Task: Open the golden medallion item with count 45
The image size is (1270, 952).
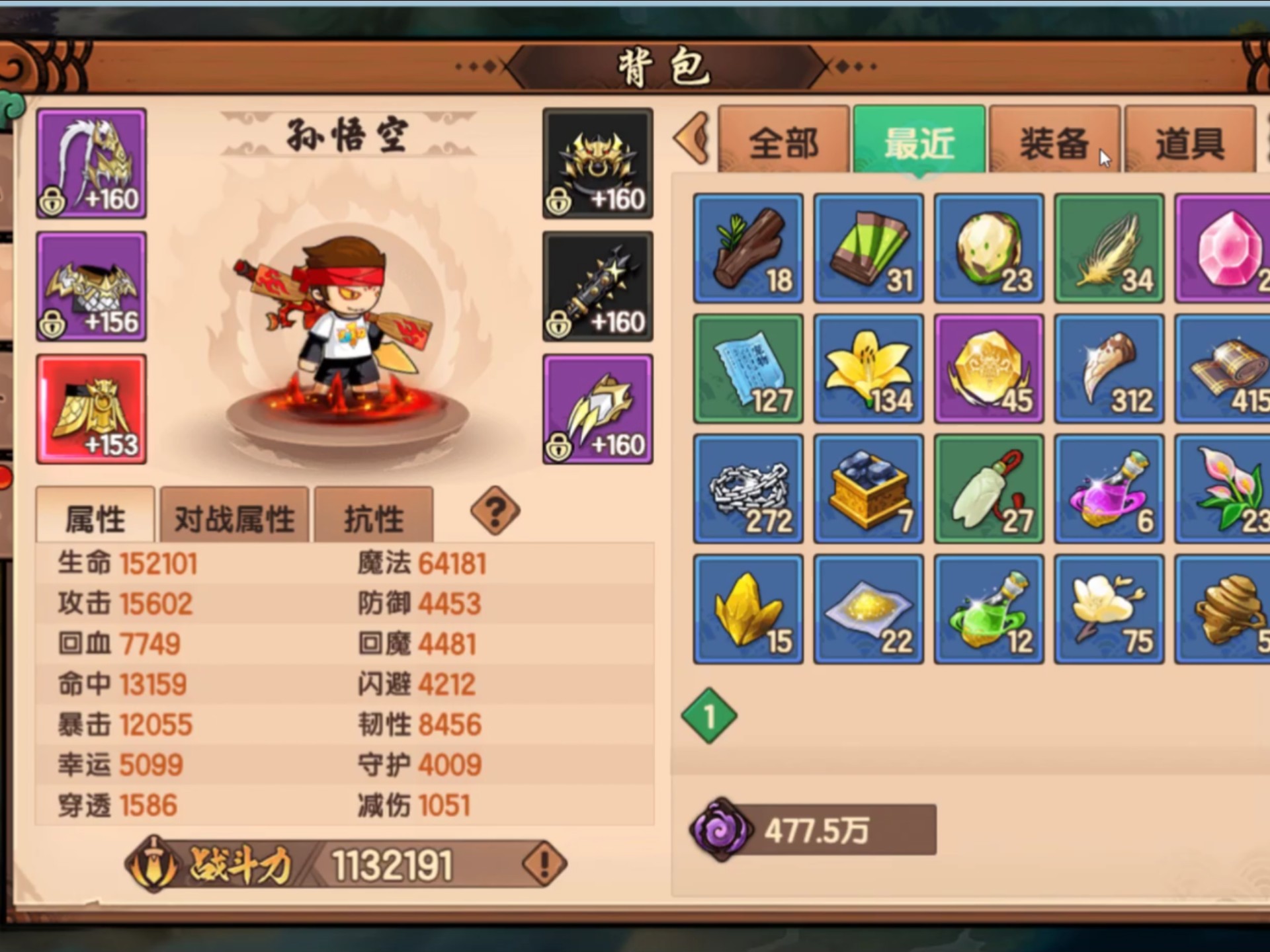Action: [988, 368]
